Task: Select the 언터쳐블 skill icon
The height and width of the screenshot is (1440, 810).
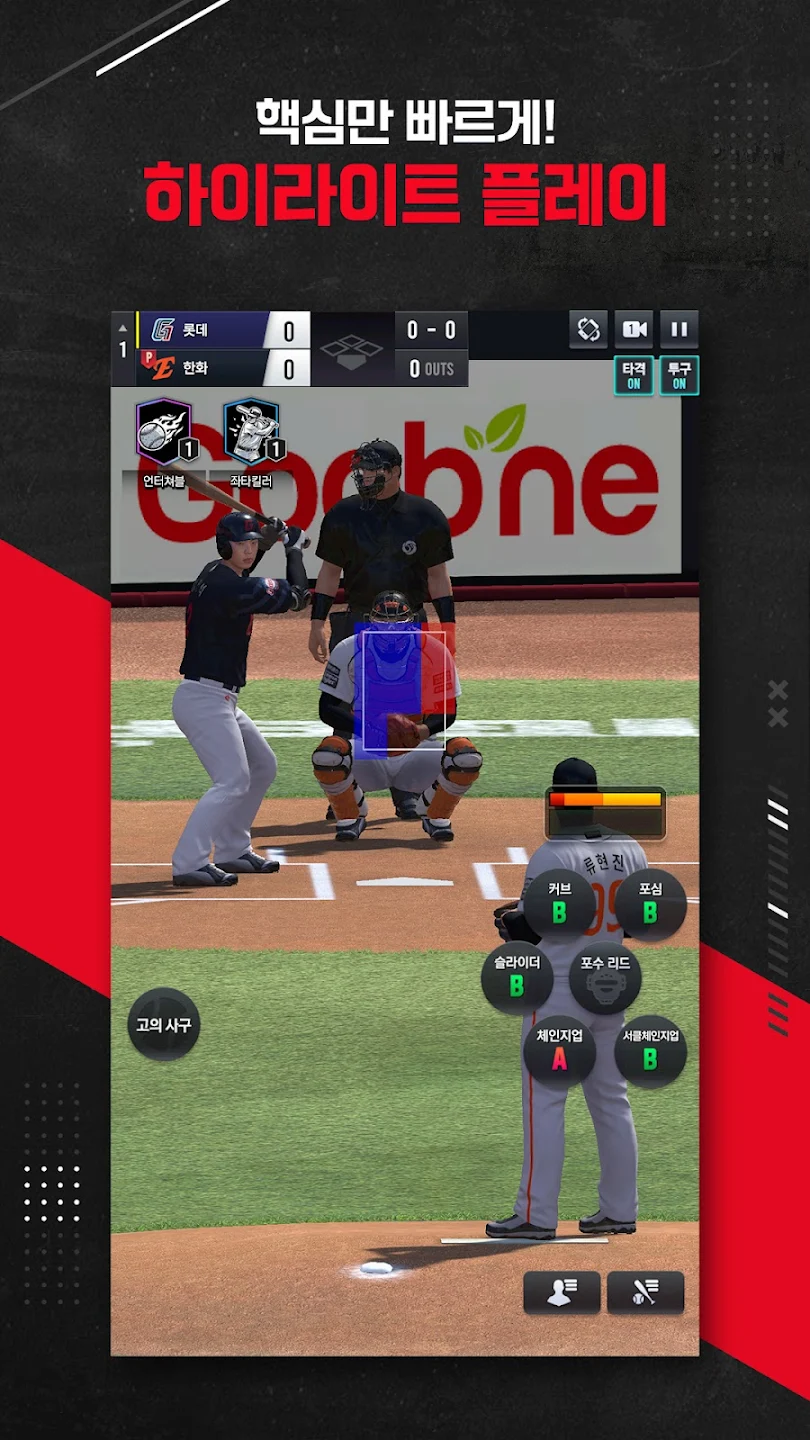Action: coord(164,433)
